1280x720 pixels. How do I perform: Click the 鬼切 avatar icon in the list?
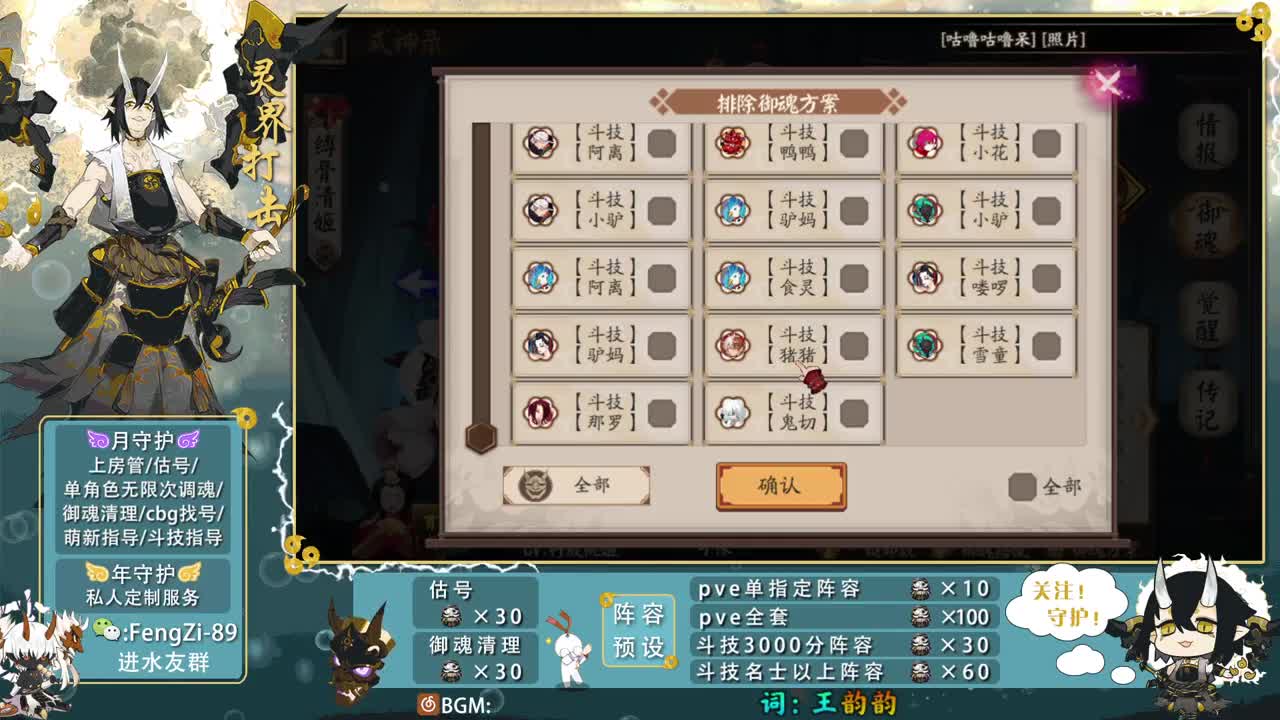pyautogui.click(x=735, y=414)
